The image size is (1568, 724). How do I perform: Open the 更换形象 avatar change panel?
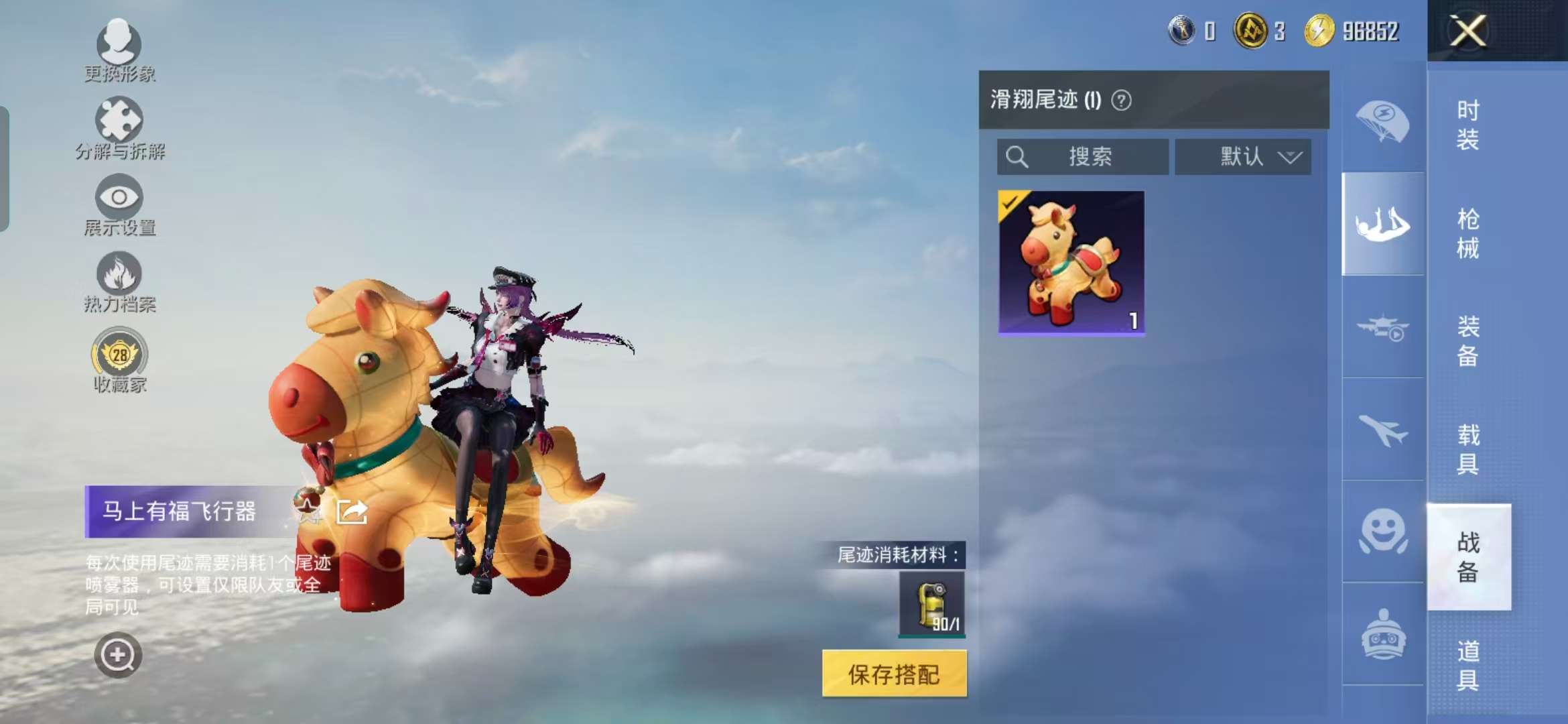pyautogui.click(x=117, y=47)
